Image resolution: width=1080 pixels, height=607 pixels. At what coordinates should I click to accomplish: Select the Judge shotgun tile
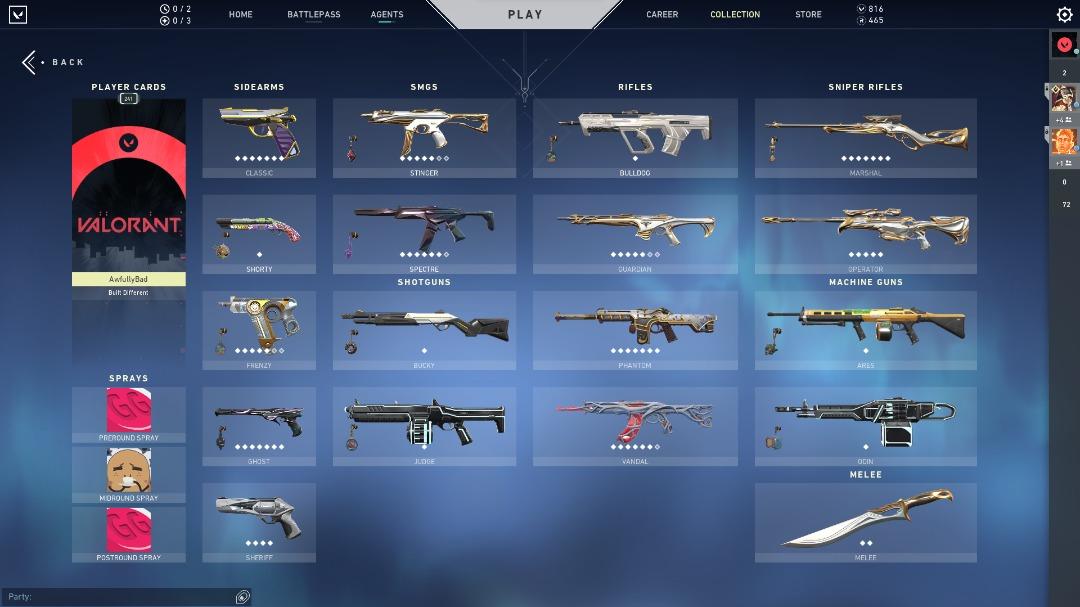tap(424, 425)
